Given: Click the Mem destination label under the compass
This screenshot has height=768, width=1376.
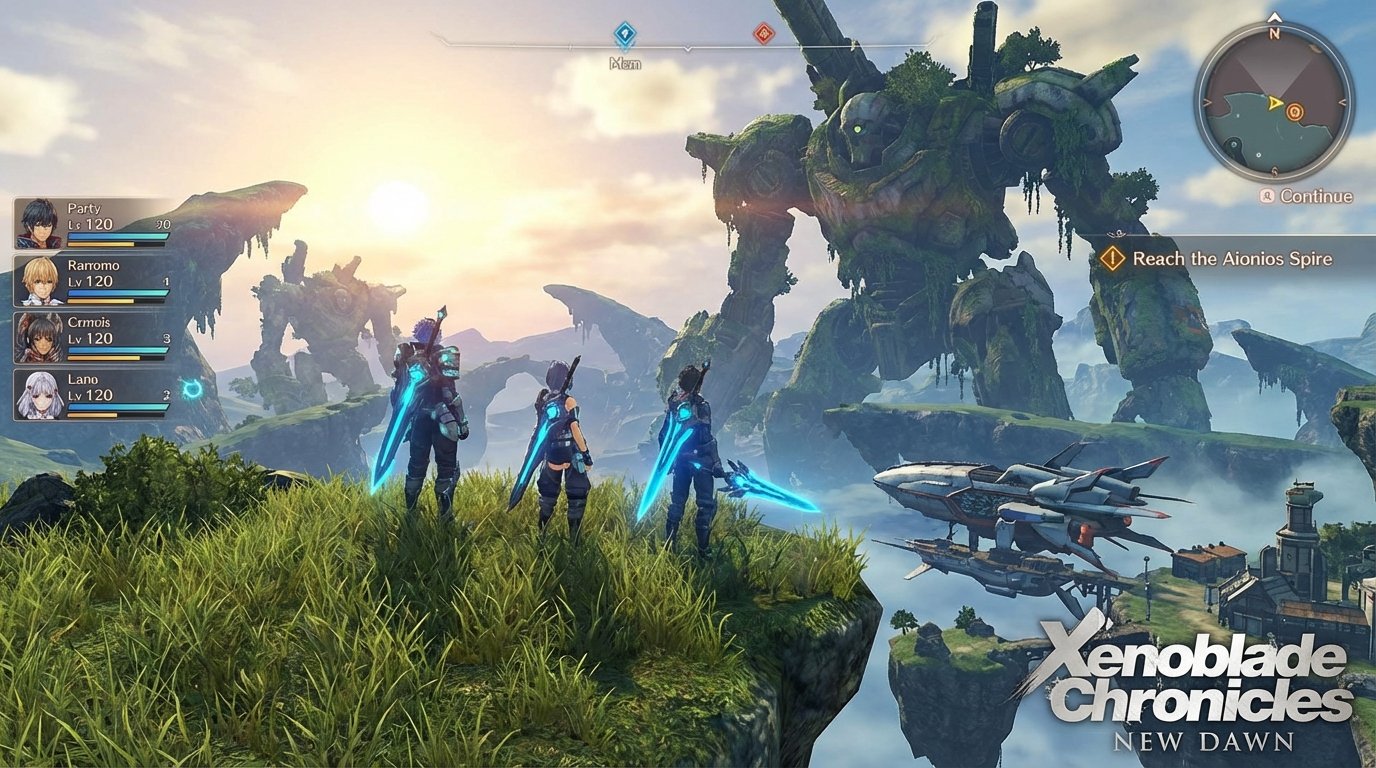Looking at the screenshot, I should [x=625, y=63].
